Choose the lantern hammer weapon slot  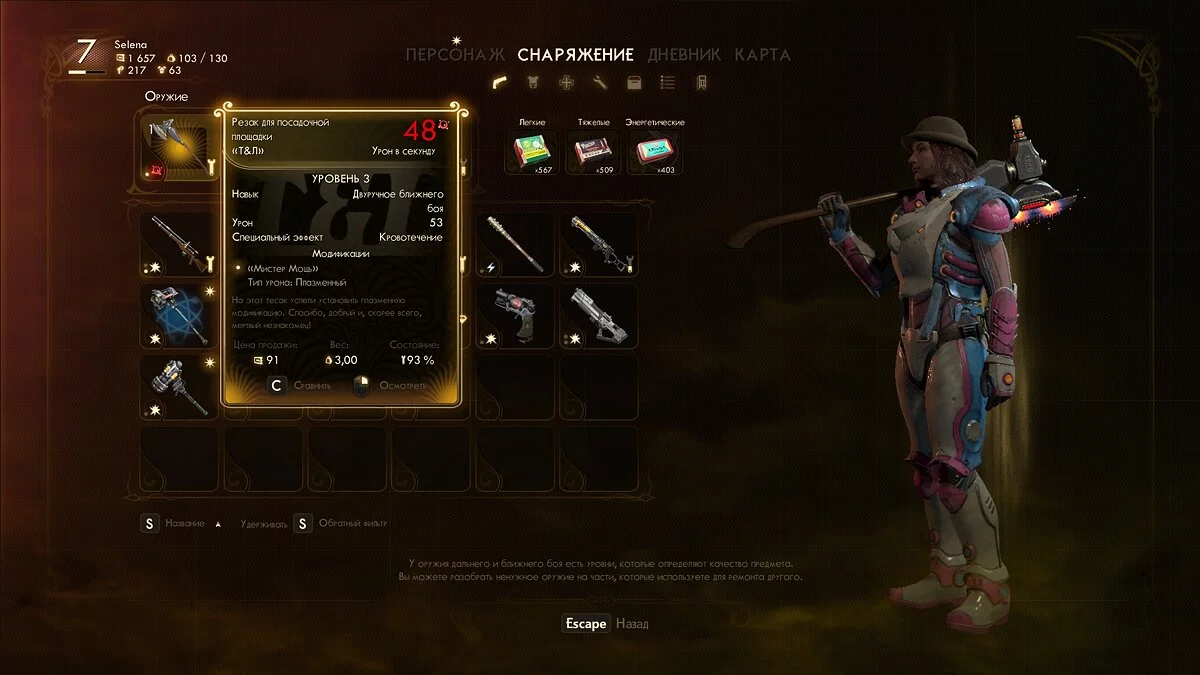[178, 385]
